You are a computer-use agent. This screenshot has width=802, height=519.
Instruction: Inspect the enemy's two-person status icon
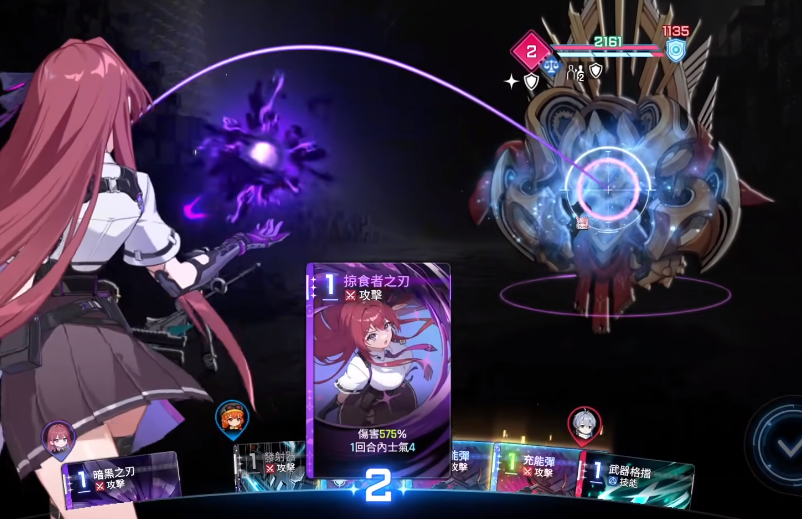(574, 72)
